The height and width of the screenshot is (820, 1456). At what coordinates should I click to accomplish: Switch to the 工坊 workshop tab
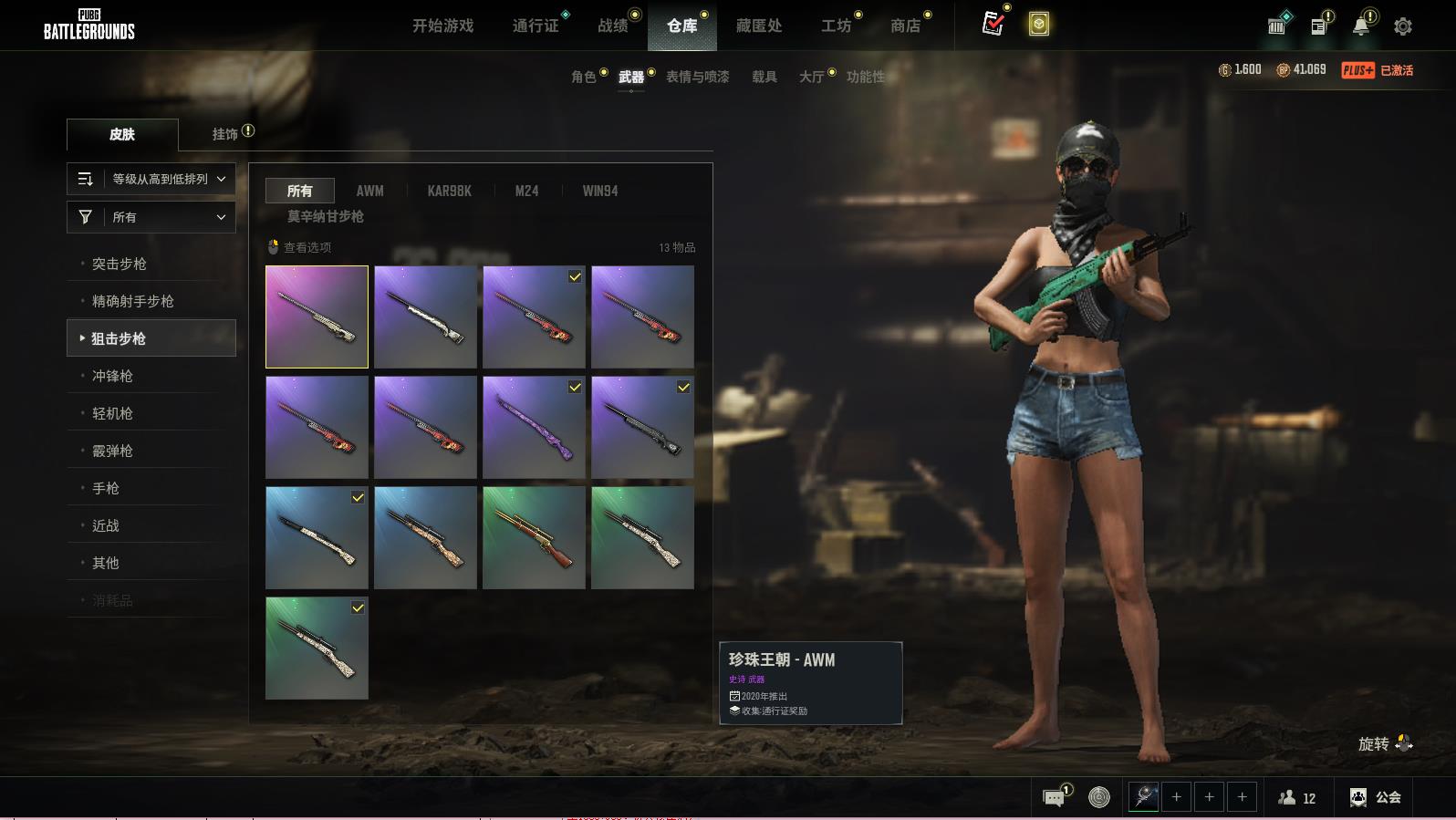pos(836,26)
